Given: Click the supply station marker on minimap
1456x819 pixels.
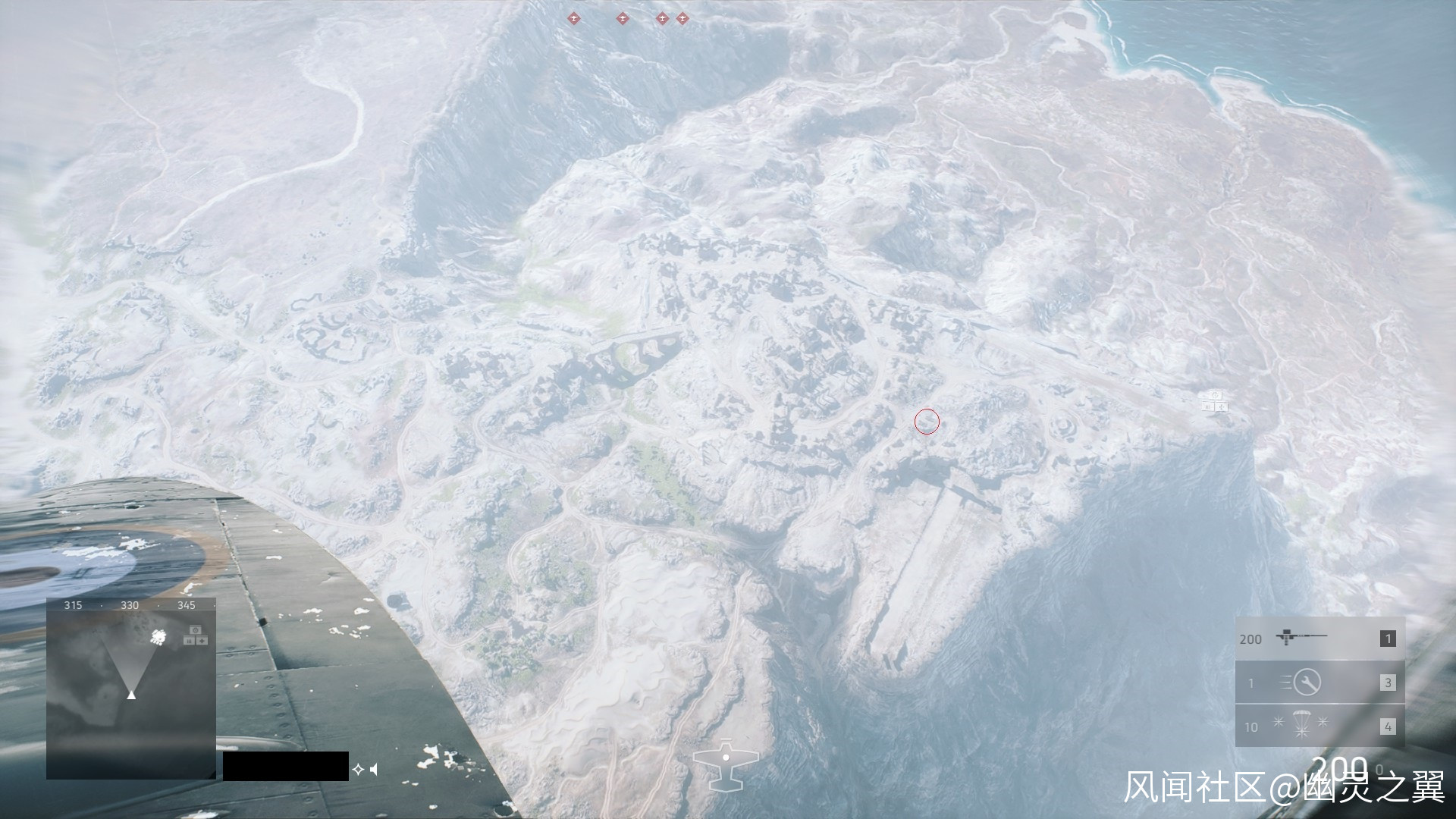Looking at the screenshot, I should (x=195, y=636).
